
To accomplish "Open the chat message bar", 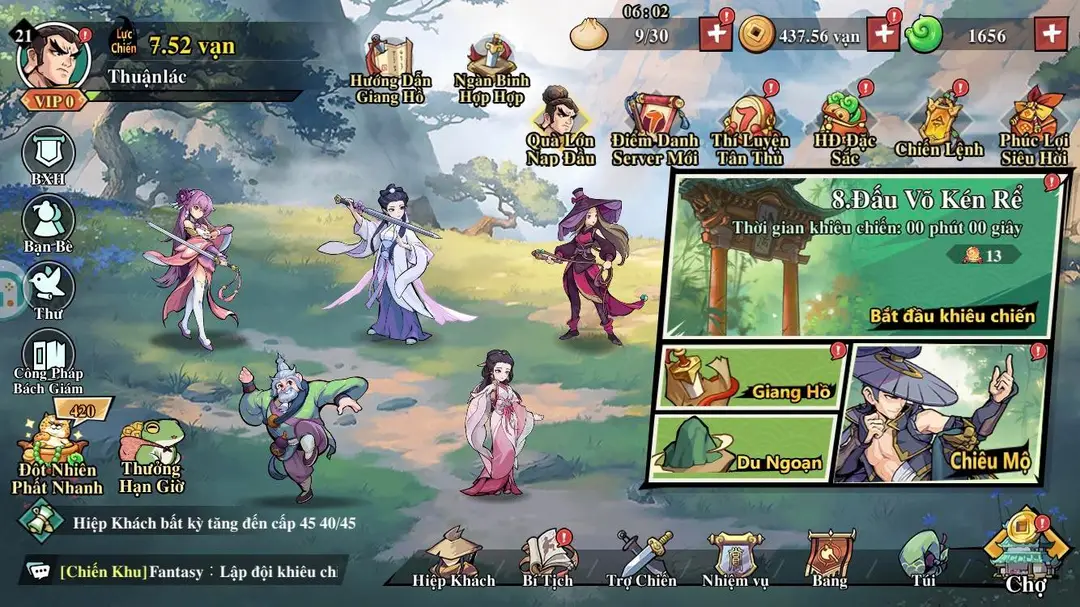I will (180, 572).
